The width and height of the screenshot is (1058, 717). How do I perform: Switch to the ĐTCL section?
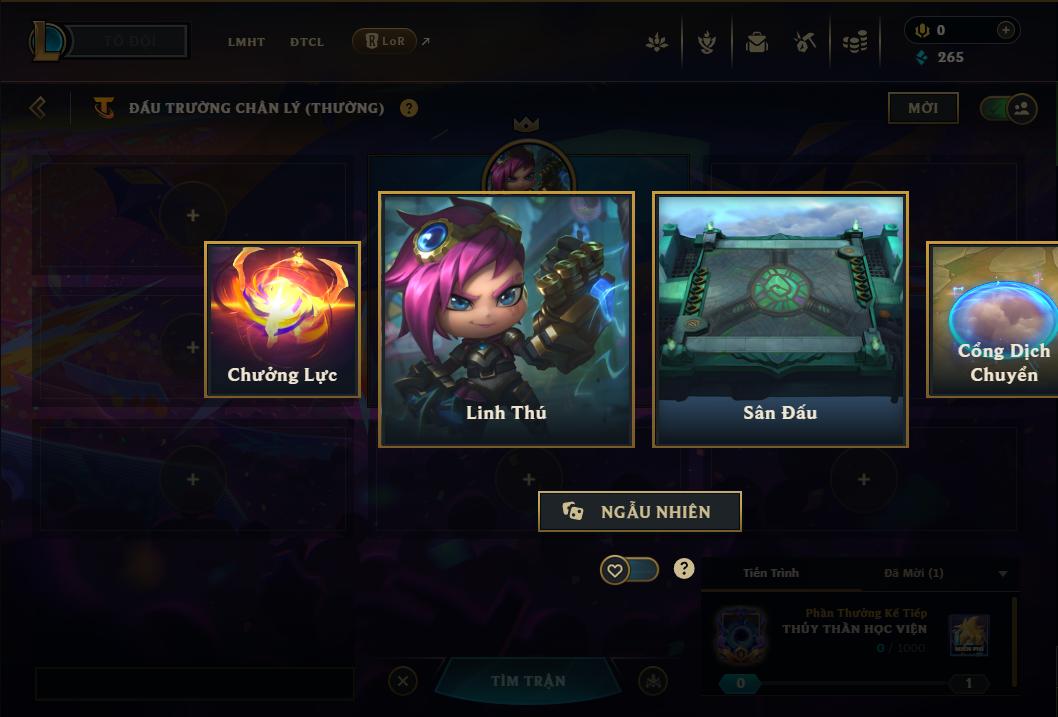pyautogui.click(x=307, y=42)
